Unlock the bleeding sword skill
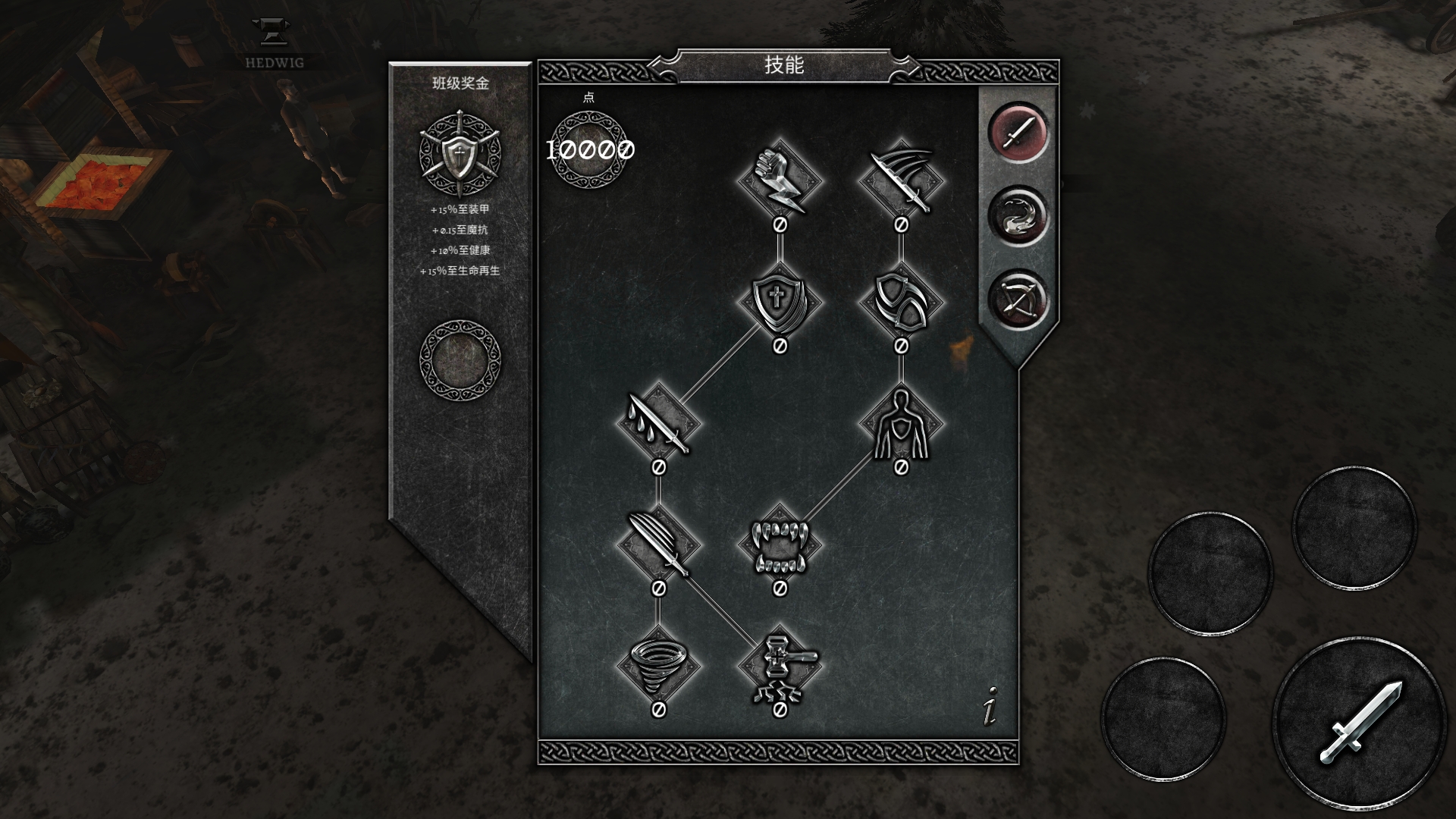Viewport: 1456px width, 819px height. tap(658, 424)
